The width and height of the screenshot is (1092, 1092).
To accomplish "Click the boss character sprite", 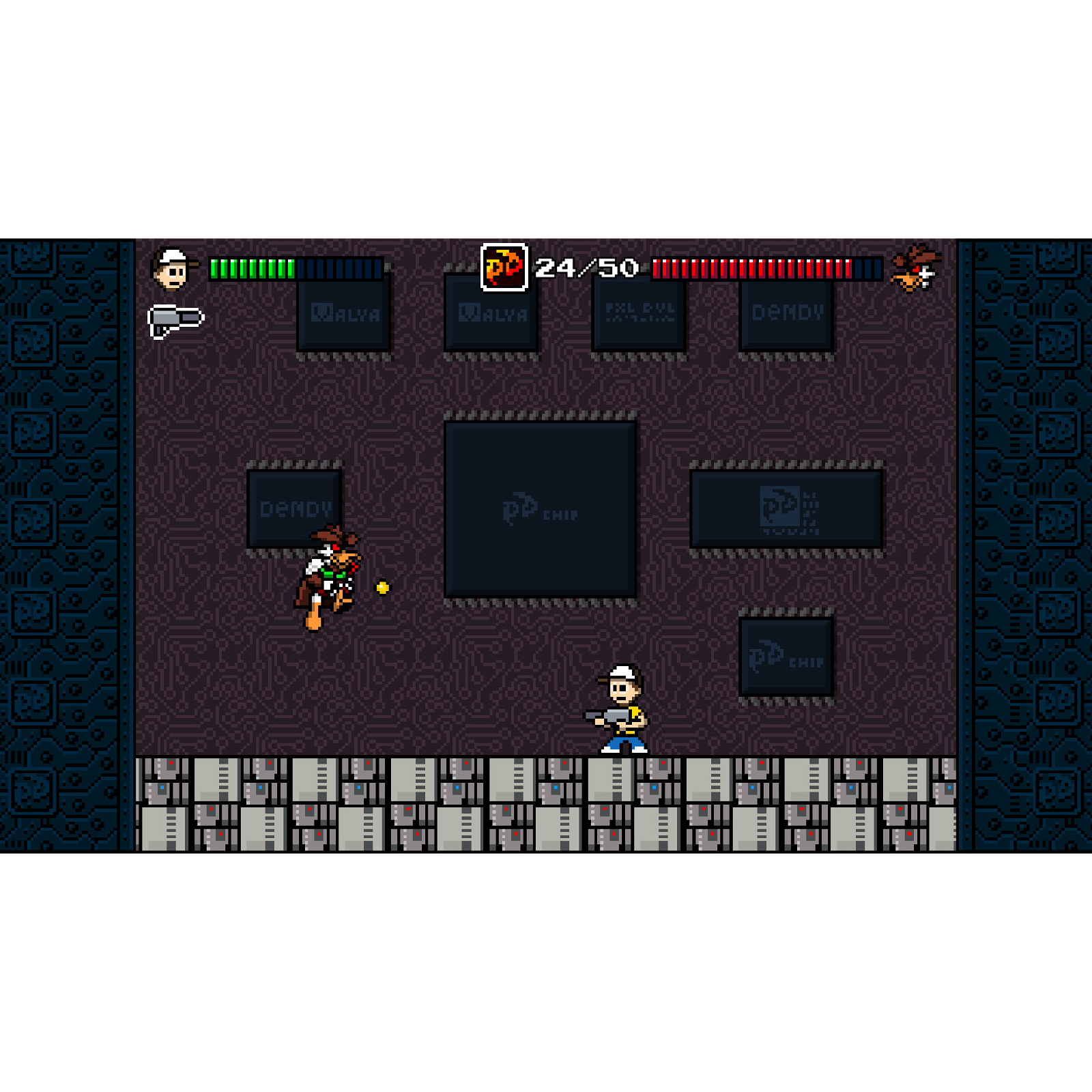I will click(328, 584).
